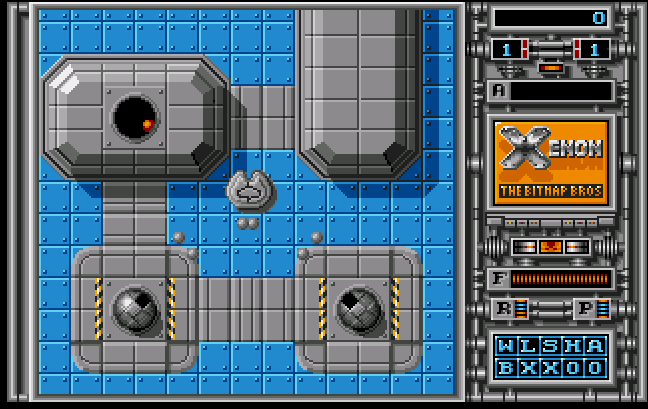This screenshot has height=409, width=648.
Task: Select the B power-up tile
Action: (x=507, y=367)
